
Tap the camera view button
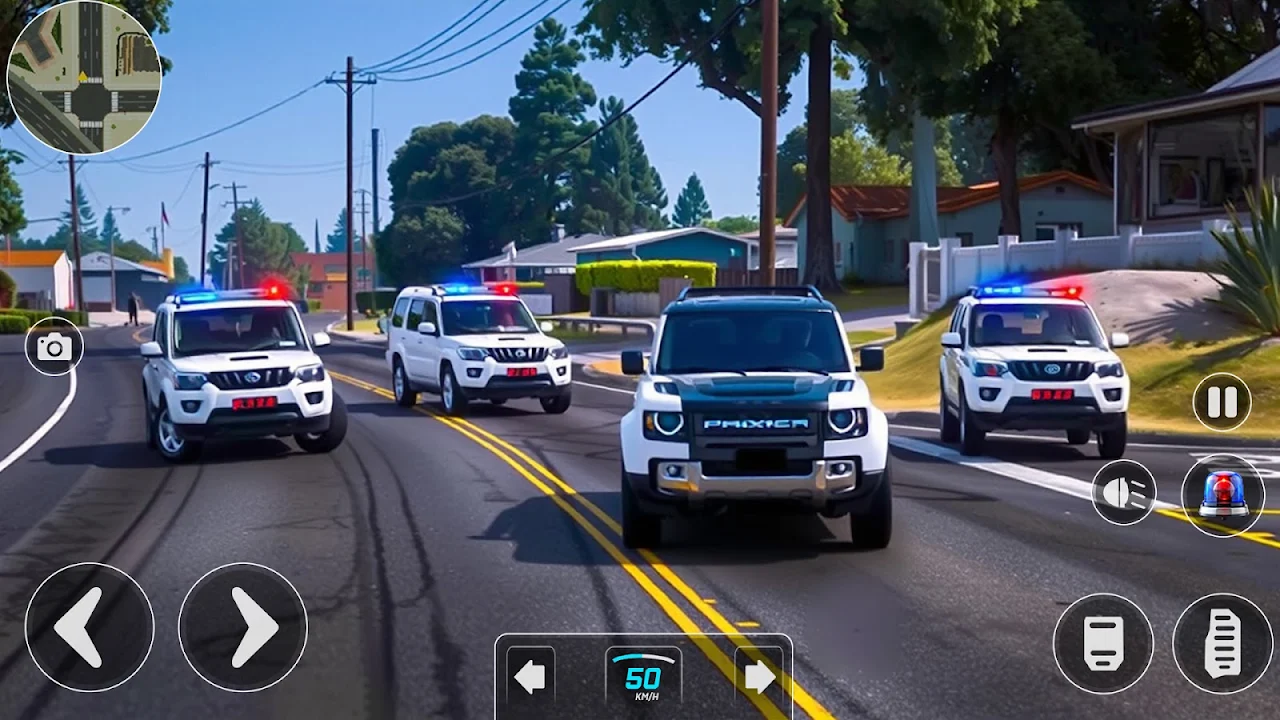point(54,347)
